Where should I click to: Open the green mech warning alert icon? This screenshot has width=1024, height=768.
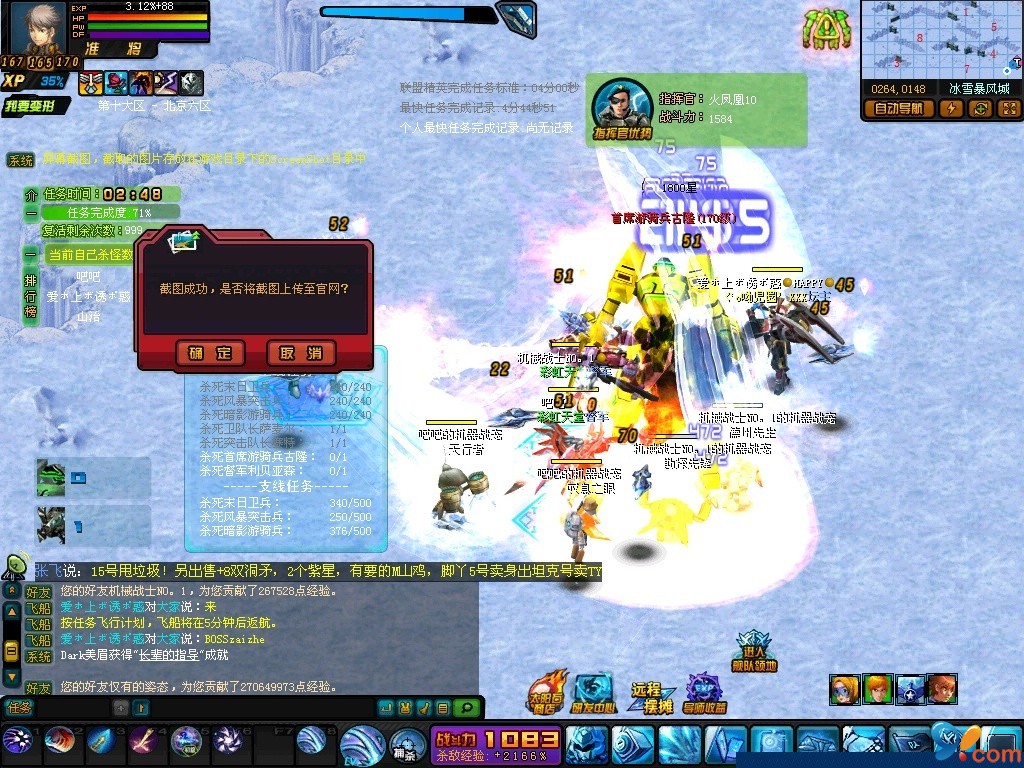(827, 30)
